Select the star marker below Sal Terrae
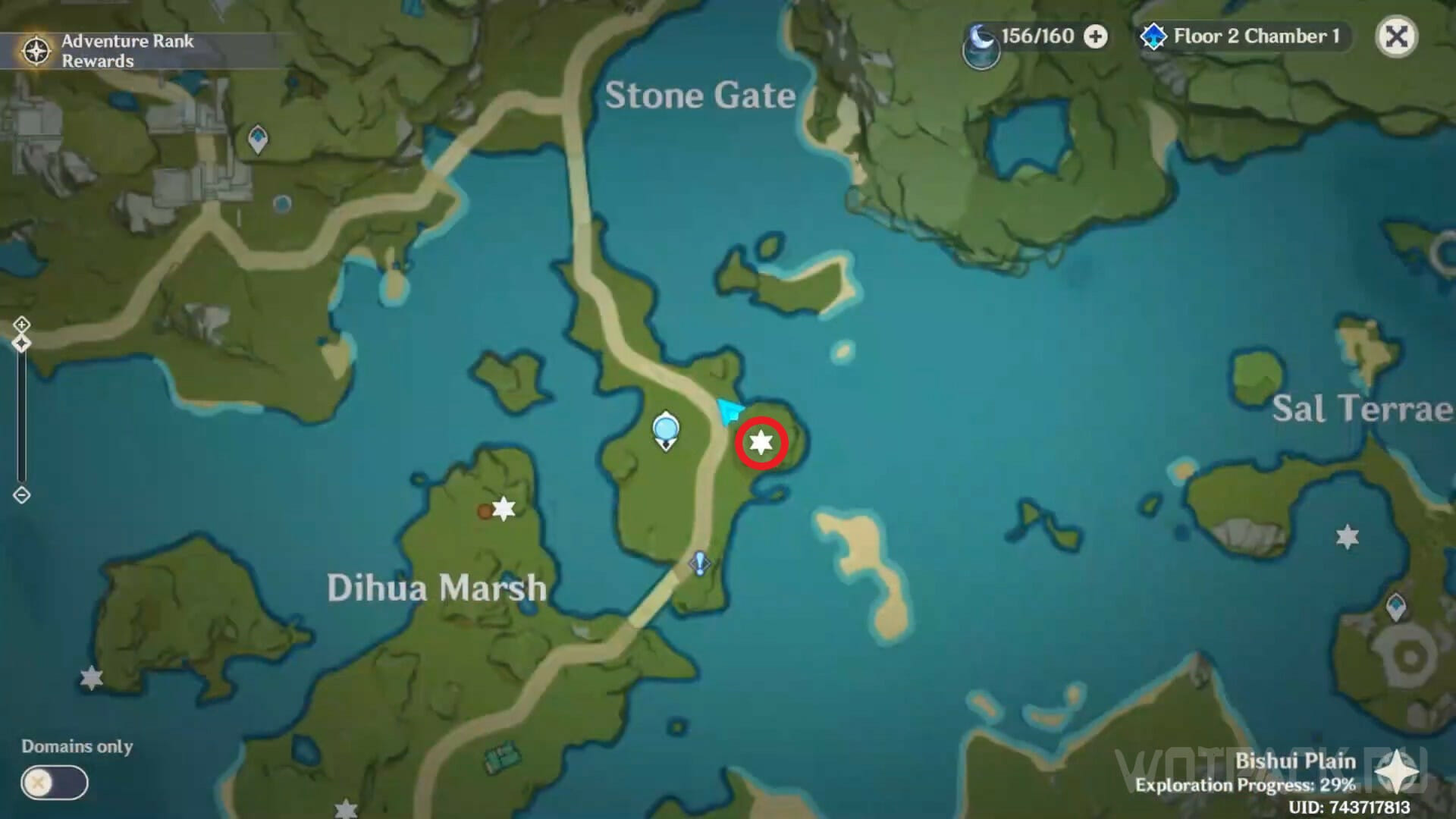The image size is (1456, 819). [x=1347, y=537]
